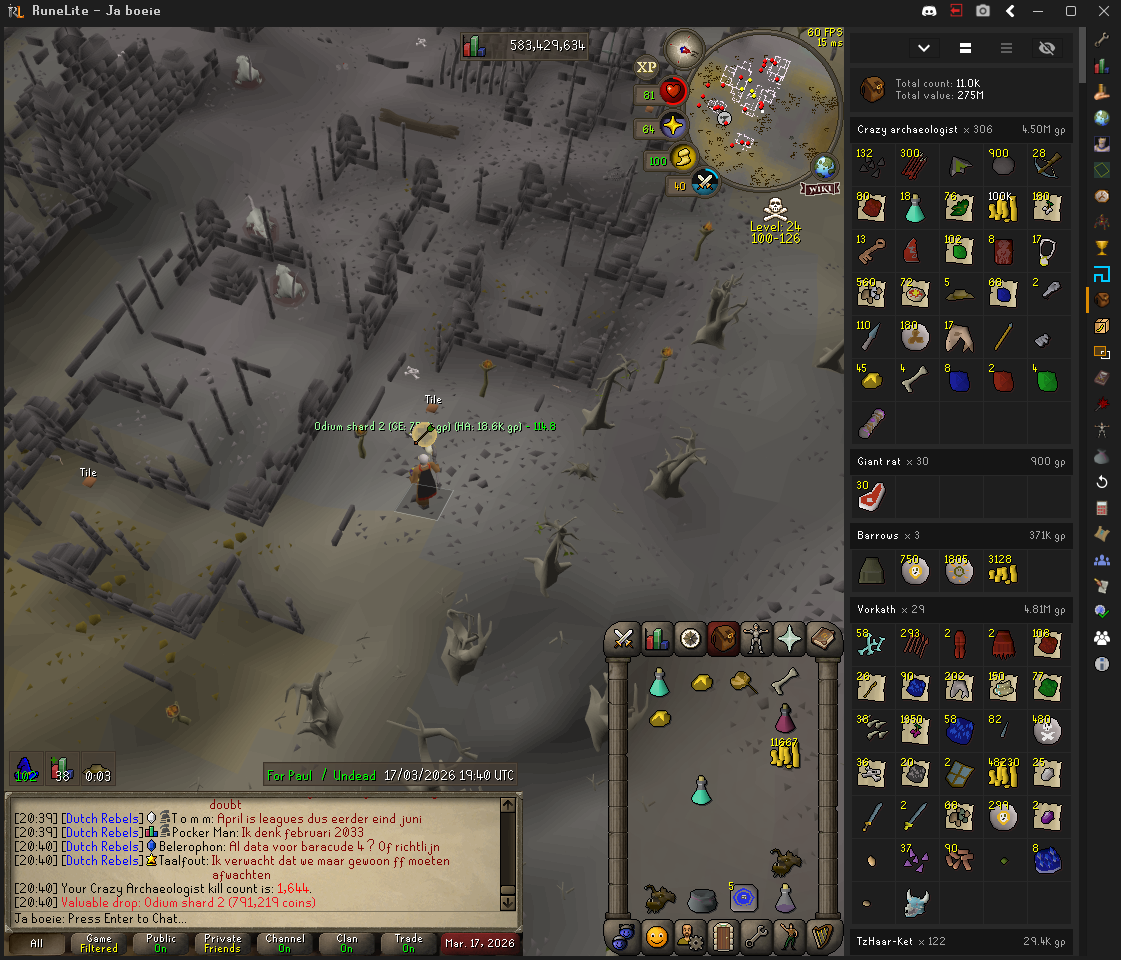
Task: Select the Clan chat filter tab
Action: [346, 943]
